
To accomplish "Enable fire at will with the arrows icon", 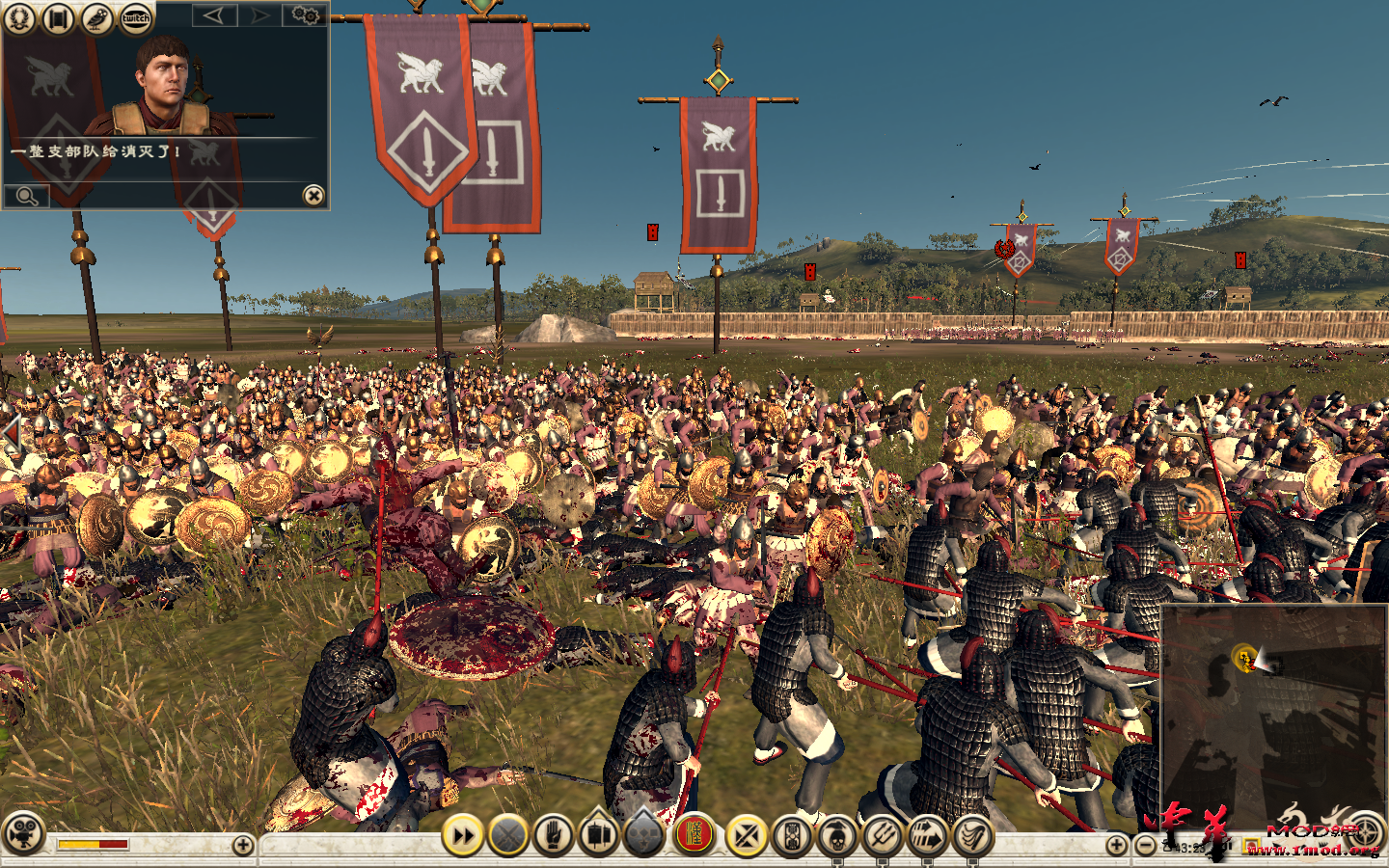I will (x=929, y=835).
